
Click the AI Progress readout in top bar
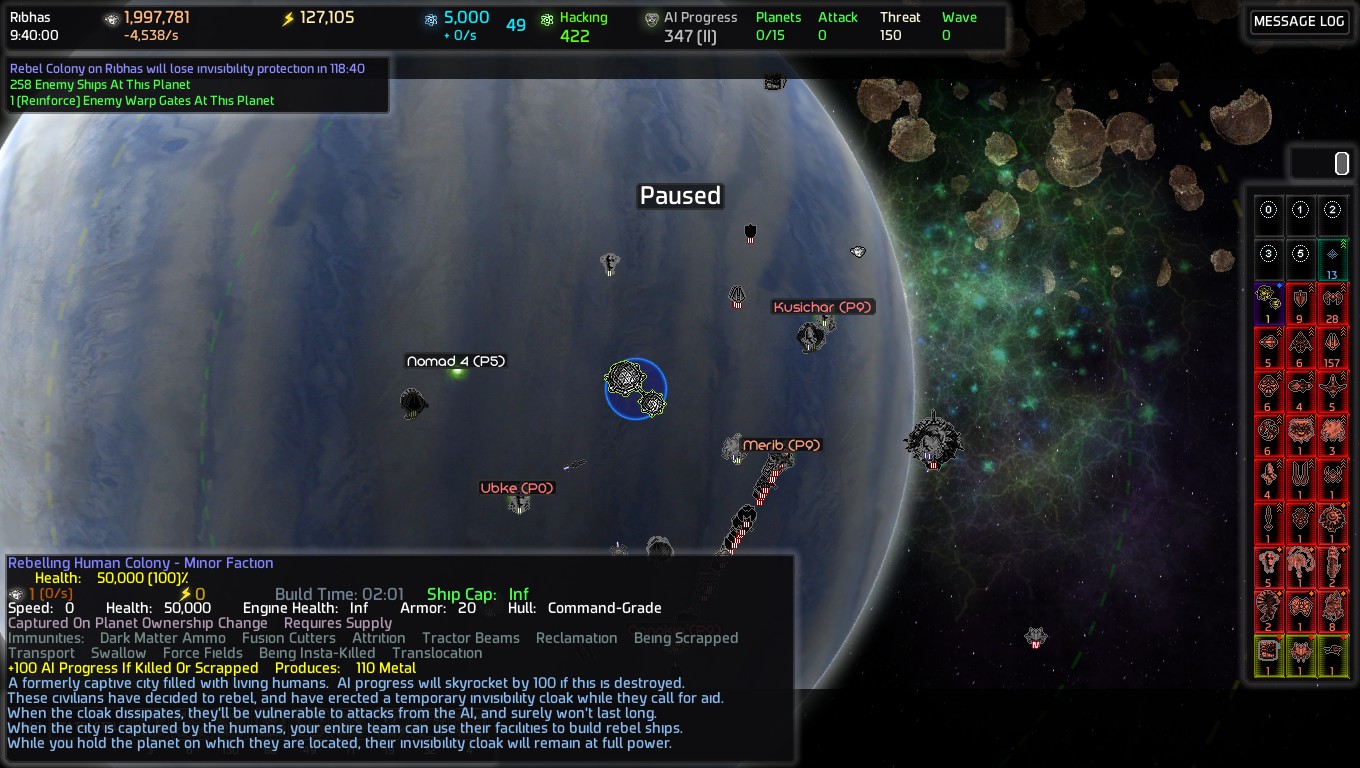coord(700,26)
